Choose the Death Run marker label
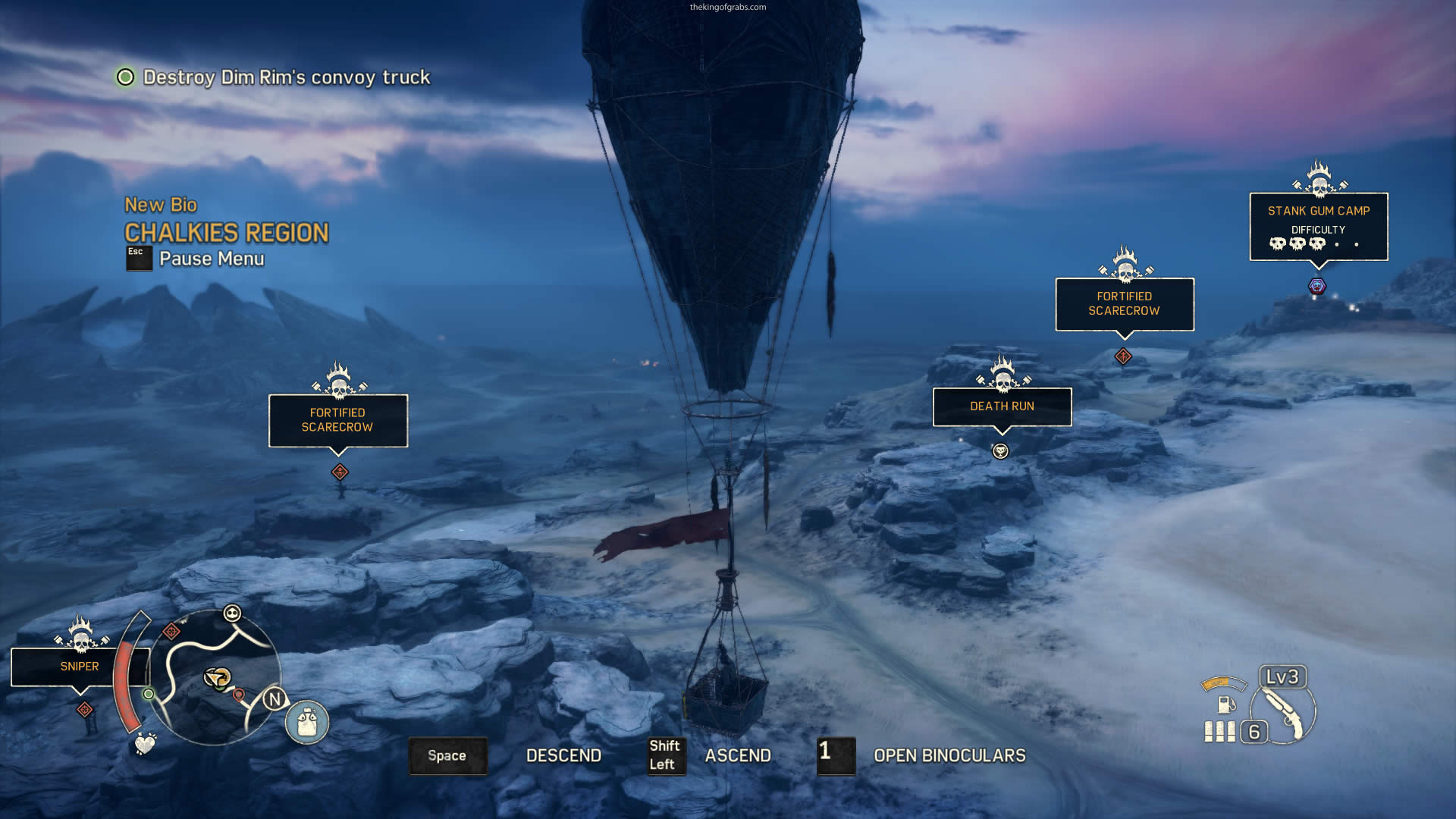The height and width of the screenshot is (819, 1456). (x=1001, y=406)
